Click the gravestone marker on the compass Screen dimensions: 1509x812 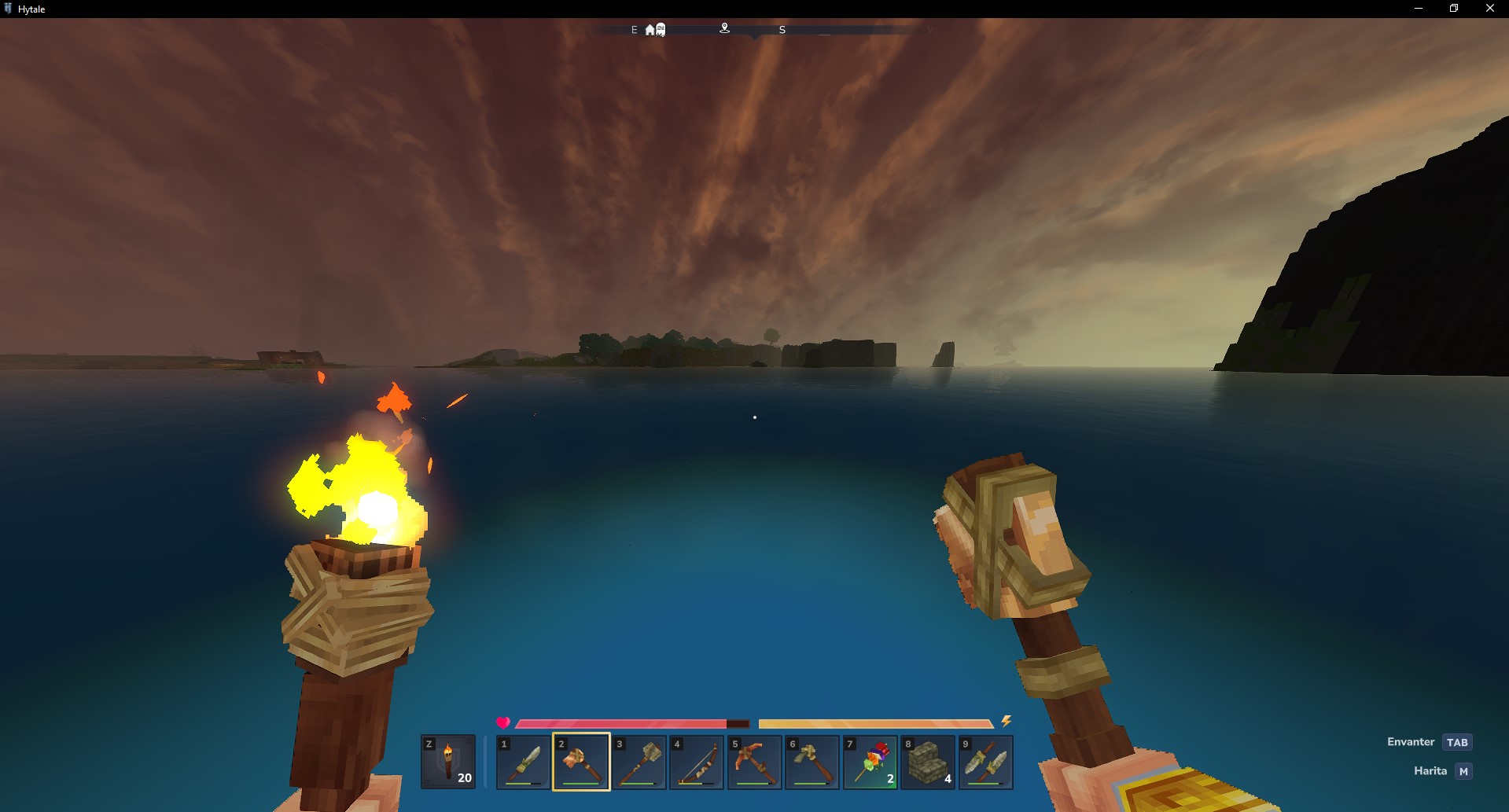pyautogui.click(x=661, y=30)
